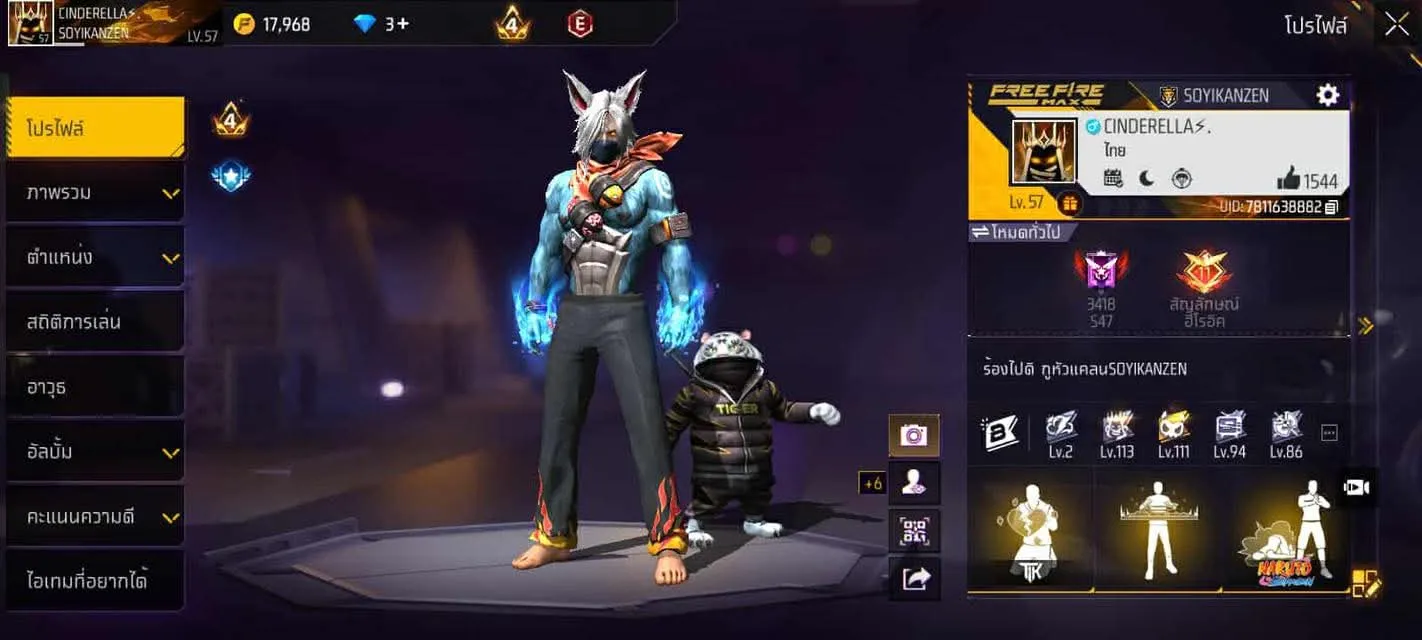Open the อาวุธ menu entry

pos(95,386)
